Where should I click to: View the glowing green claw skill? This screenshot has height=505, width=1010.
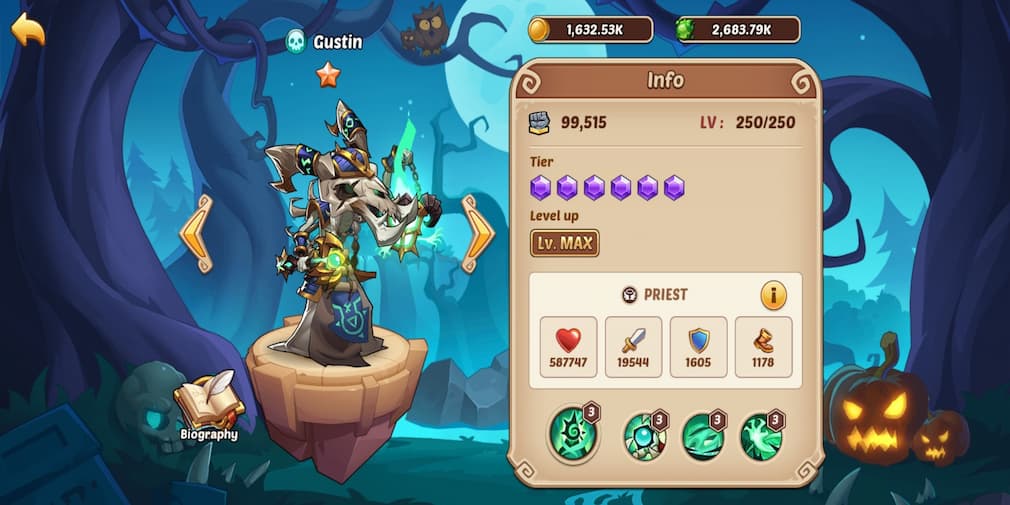[x=761, y=436]
